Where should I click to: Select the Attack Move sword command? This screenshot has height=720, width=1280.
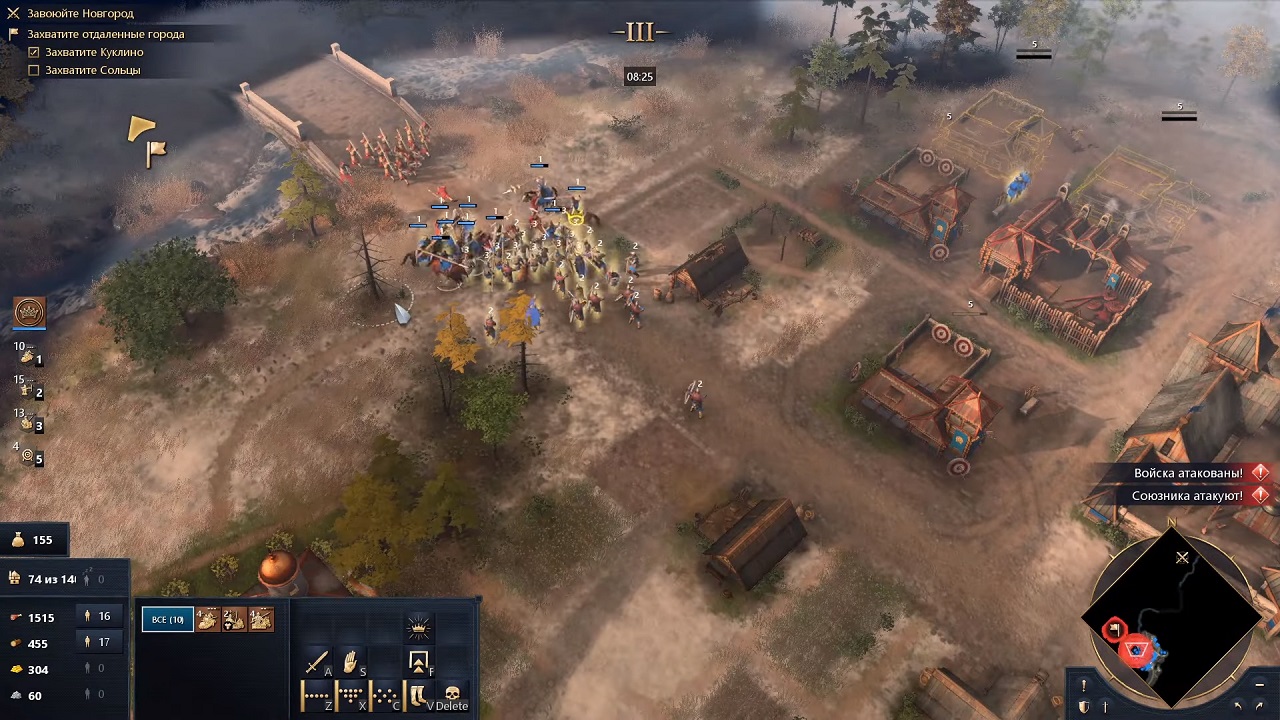tap(318, 662)
